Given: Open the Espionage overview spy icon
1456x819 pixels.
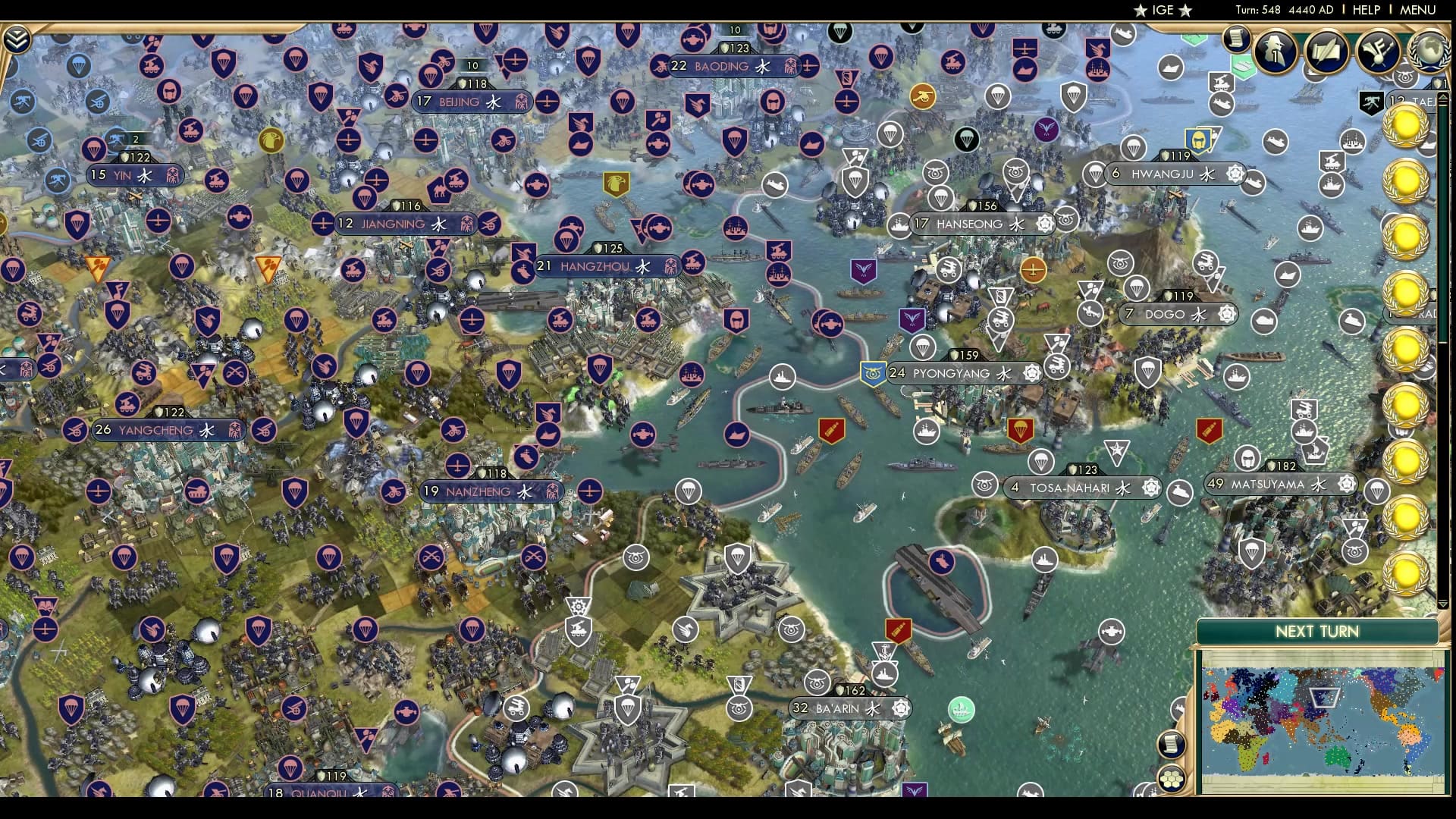Looking at the screenshot, I should (1274, 52).
